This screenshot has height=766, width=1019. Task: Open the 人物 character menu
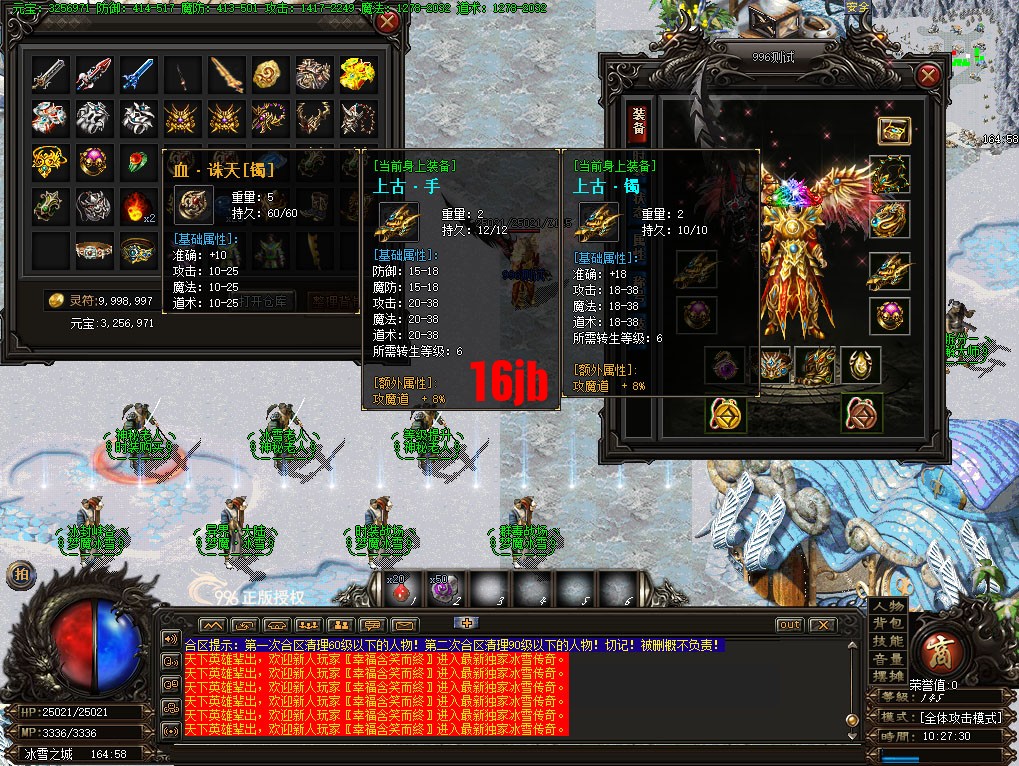pyautogui.click(x=888, y=605)
